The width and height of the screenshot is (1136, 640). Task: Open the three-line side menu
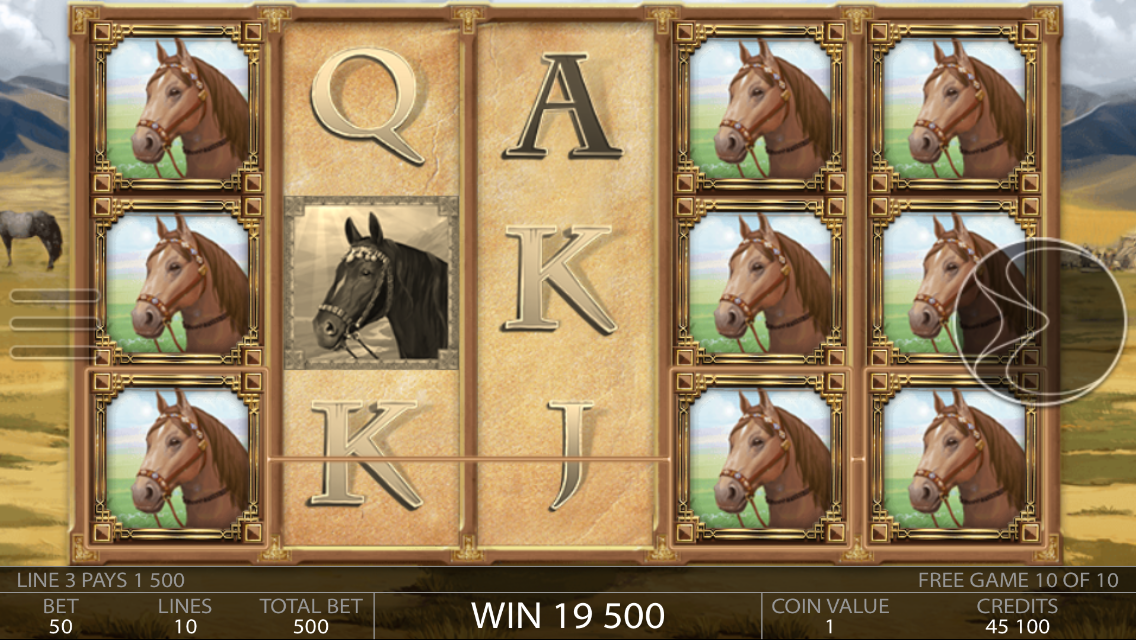coord(55,323)
